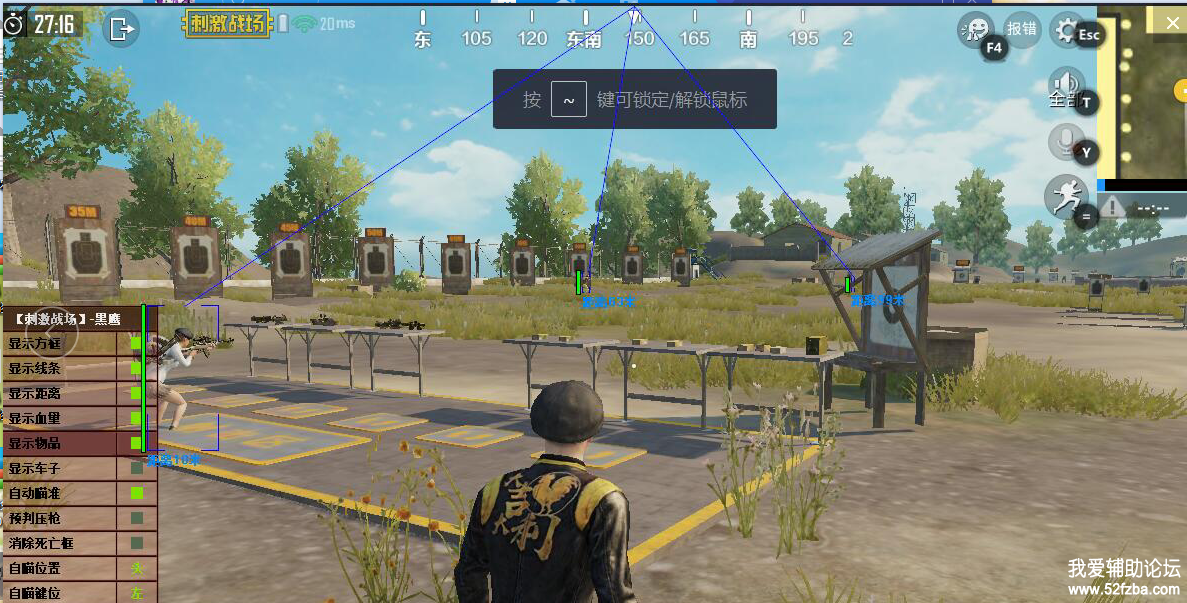Toggle the 显示线条 option
Viewport: 1187px width, 603px height.
tap(136, 368)
